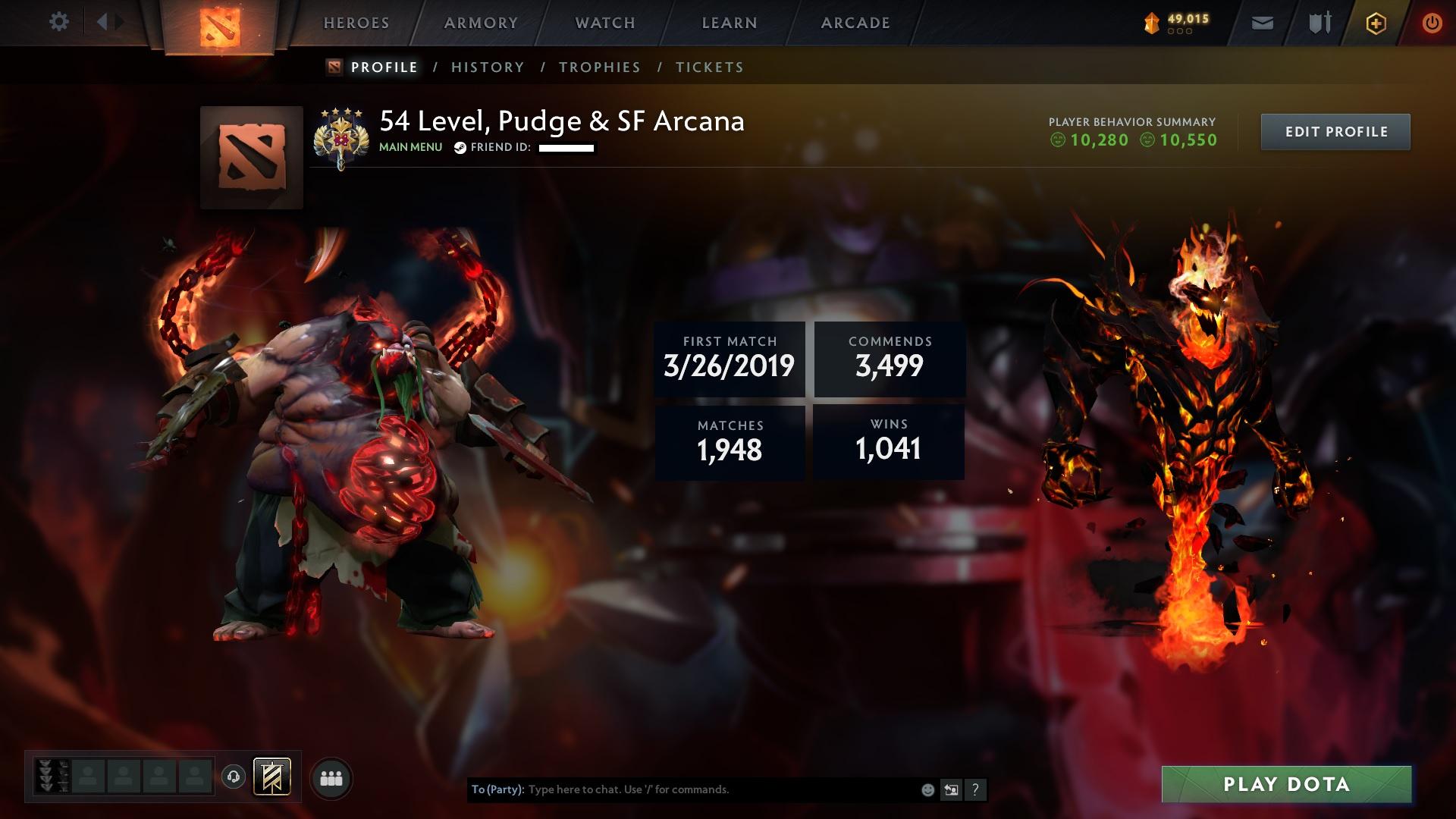
Task: Open friends list icon near party slots
Action: 331,777
